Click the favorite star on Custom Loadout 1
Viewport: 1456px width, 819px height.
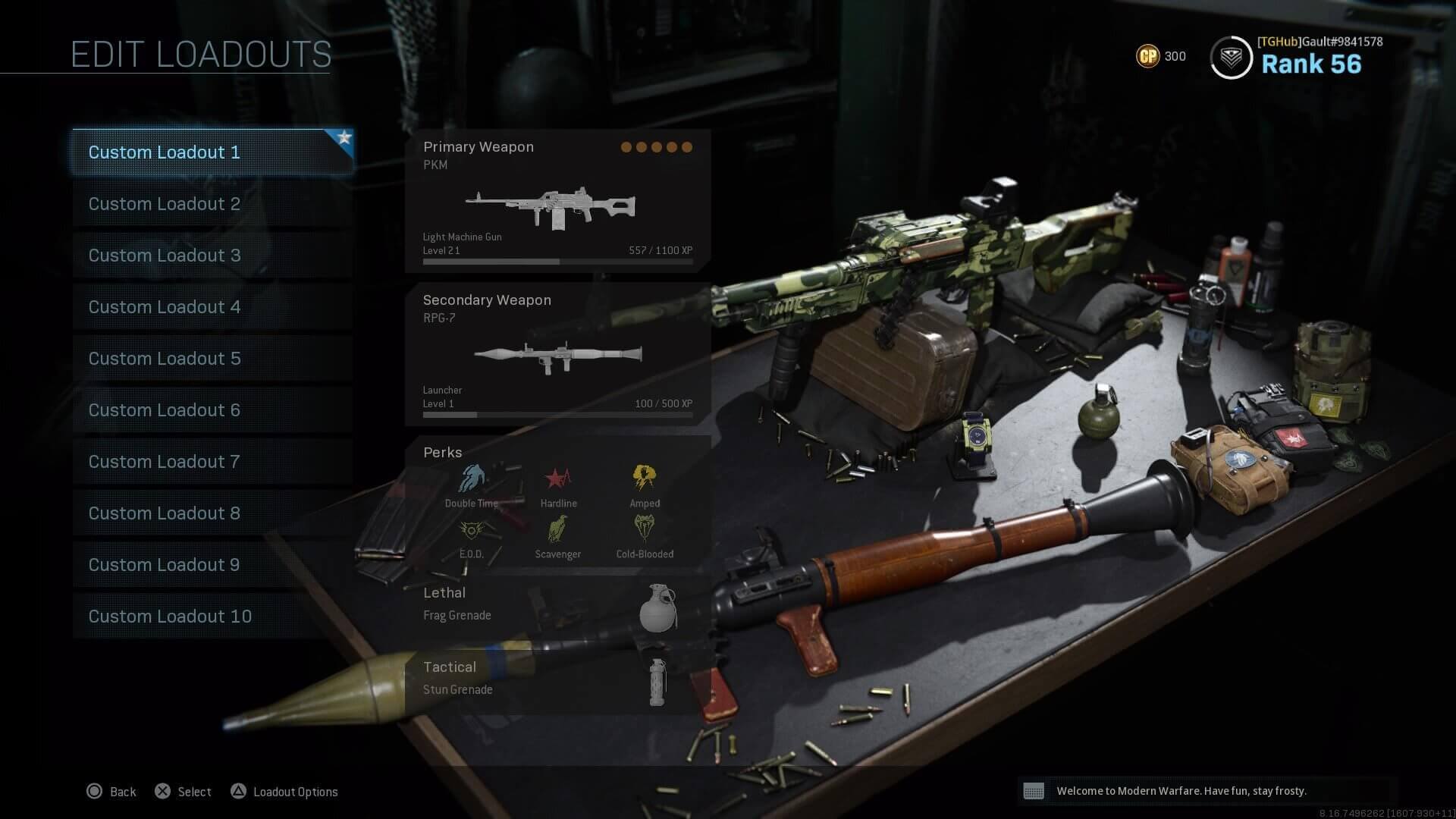[345, 139]
